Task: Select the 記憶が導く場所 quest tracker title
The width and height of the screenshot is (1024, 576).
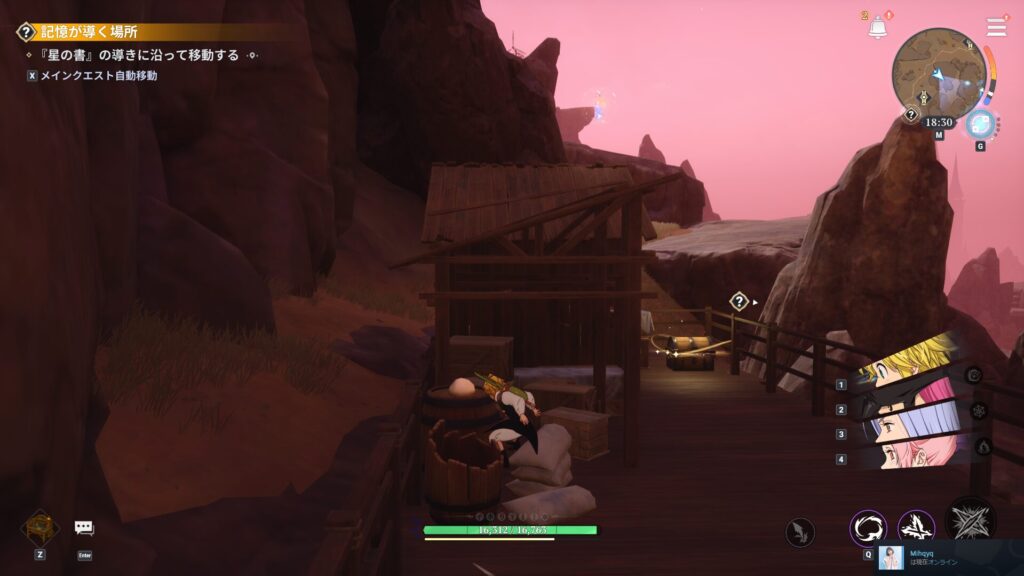Action: click(x=90, y=32)
